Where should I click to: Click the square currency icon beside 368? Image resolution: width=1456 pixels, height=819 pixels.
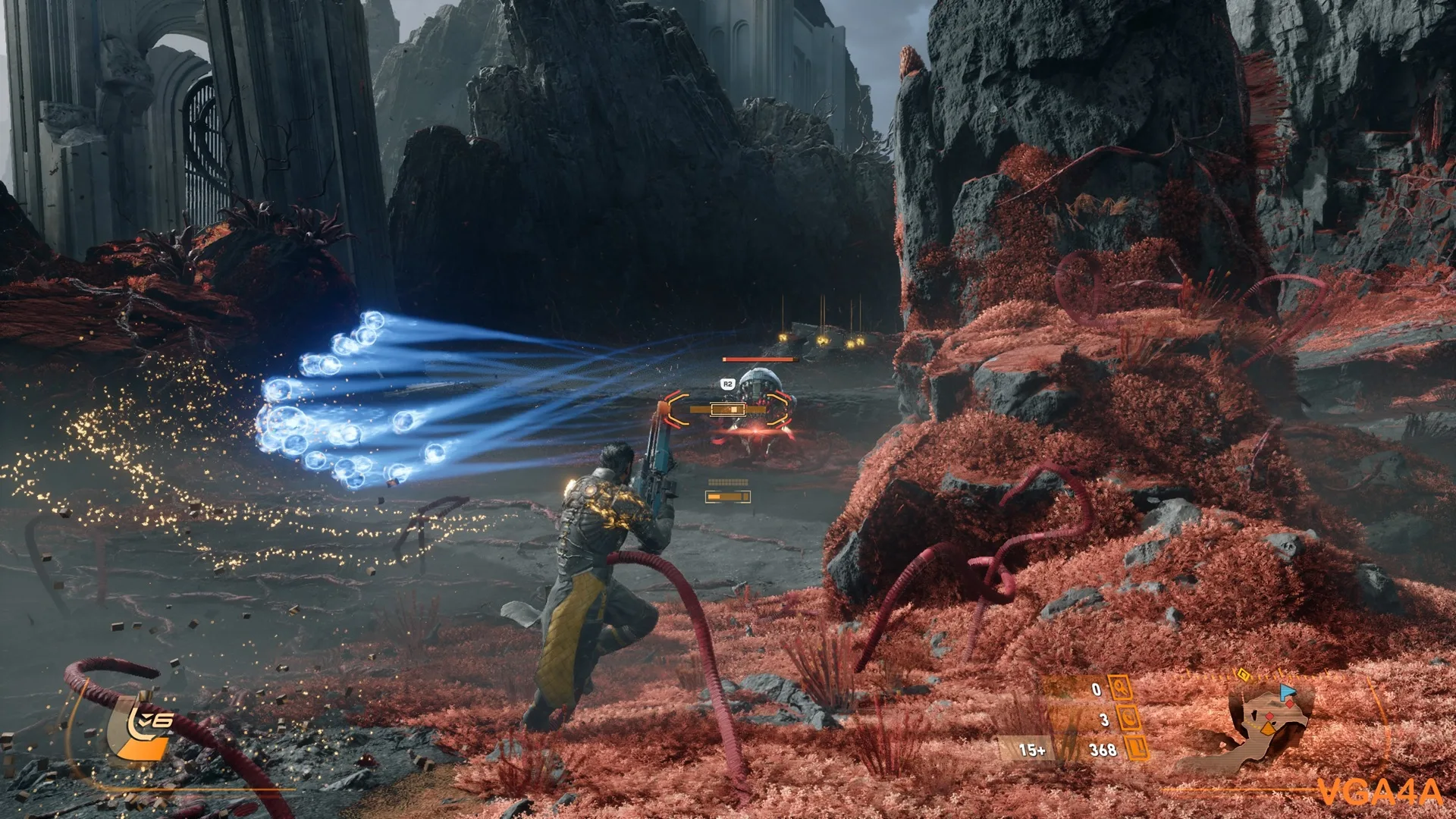pyautogui.click(x=1135, y=749)
